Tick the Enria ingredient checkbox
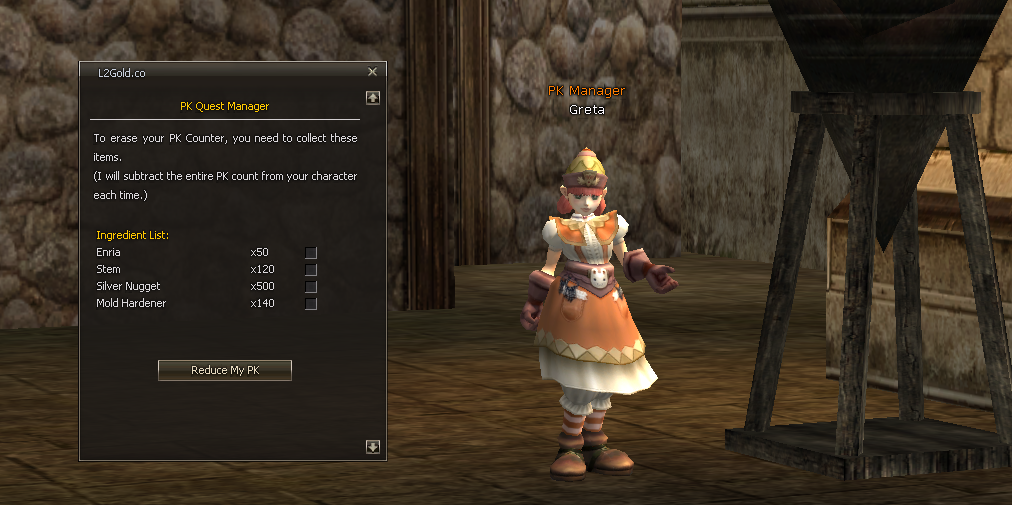Viewport: 1012px width, 505px height. tap(311, 252)
